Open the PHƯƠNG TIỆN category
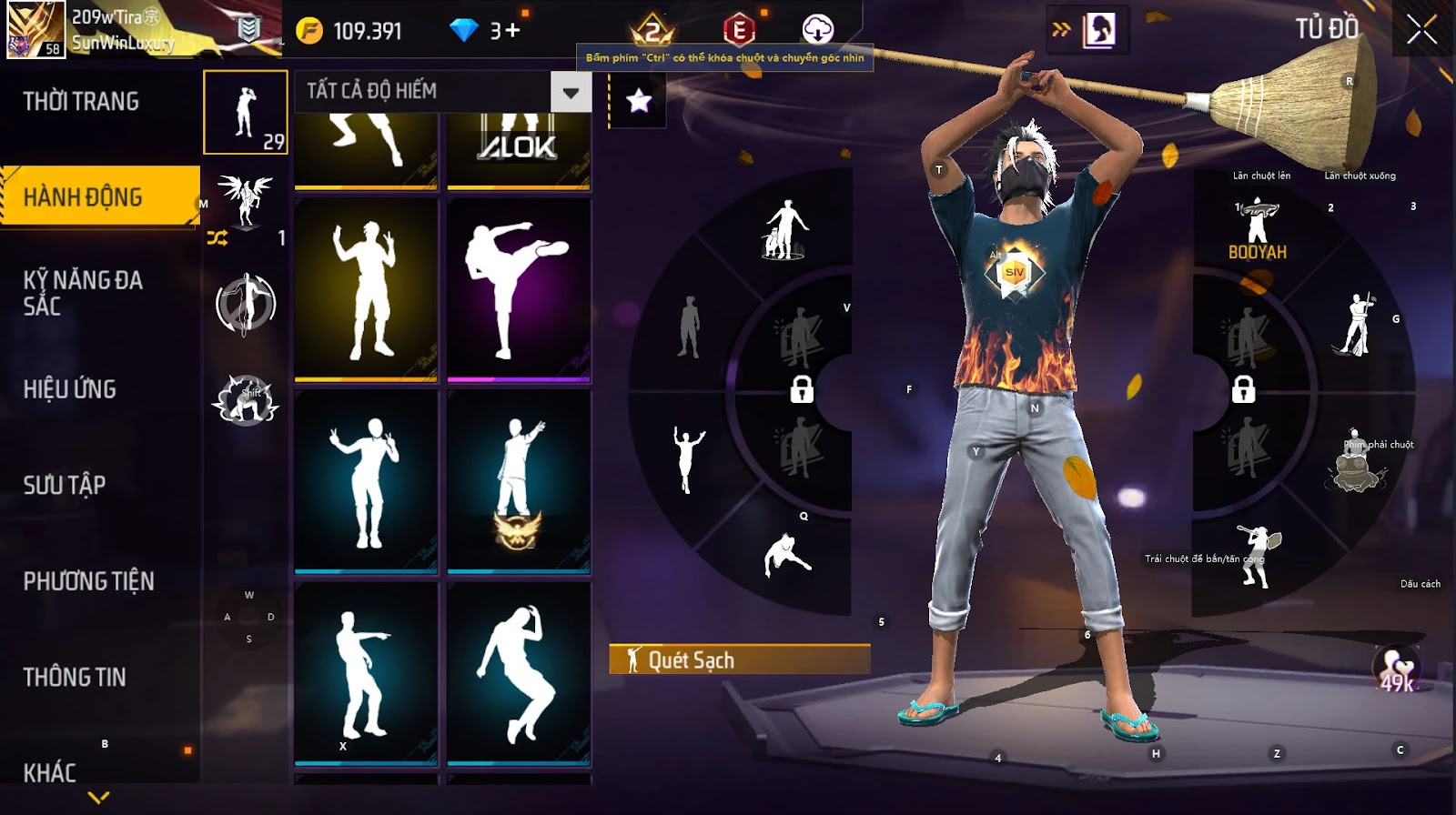 point(88,581)
